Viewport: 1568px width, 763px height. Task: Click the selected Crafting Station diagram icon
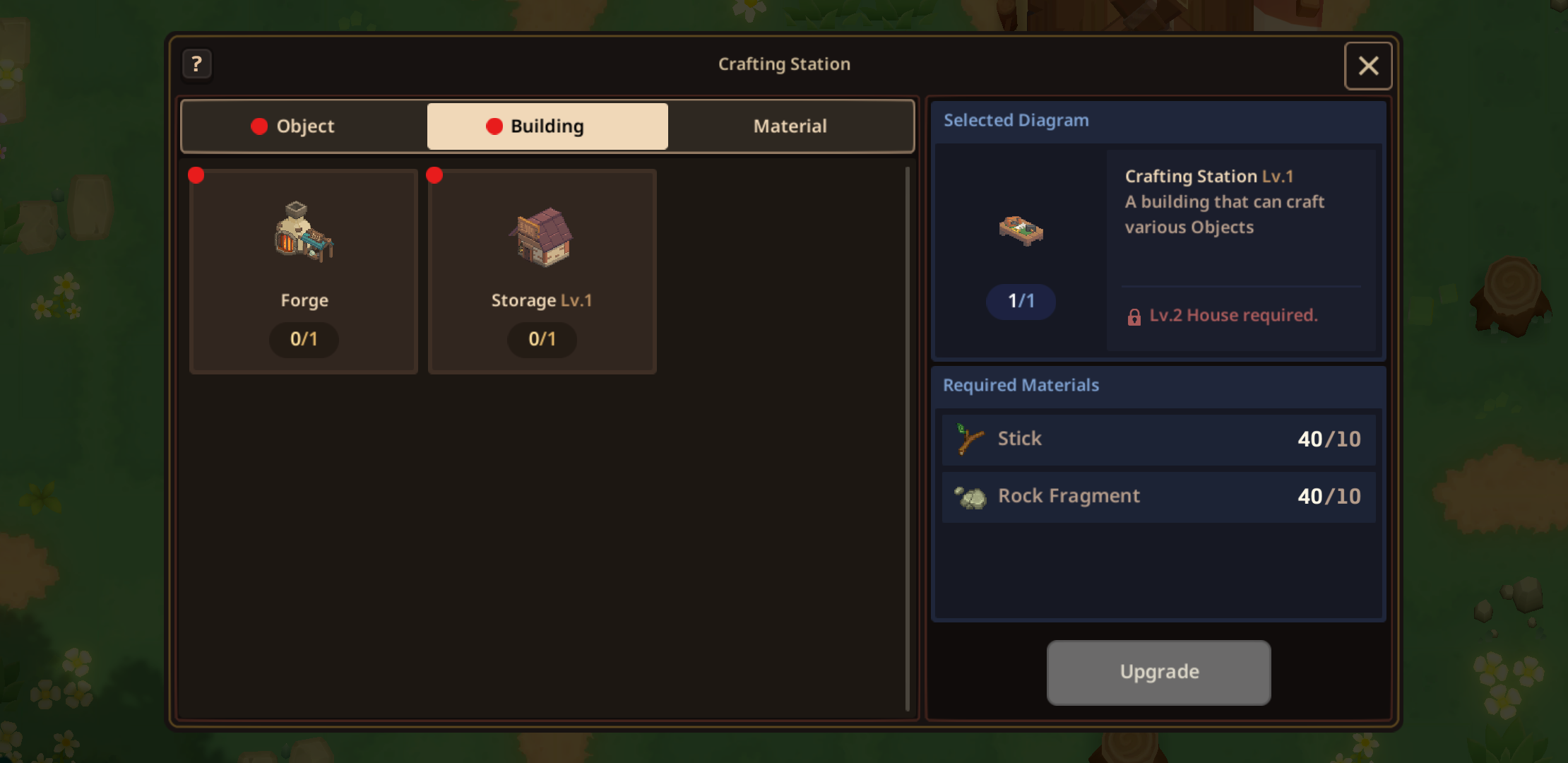tap(1021, 230)
